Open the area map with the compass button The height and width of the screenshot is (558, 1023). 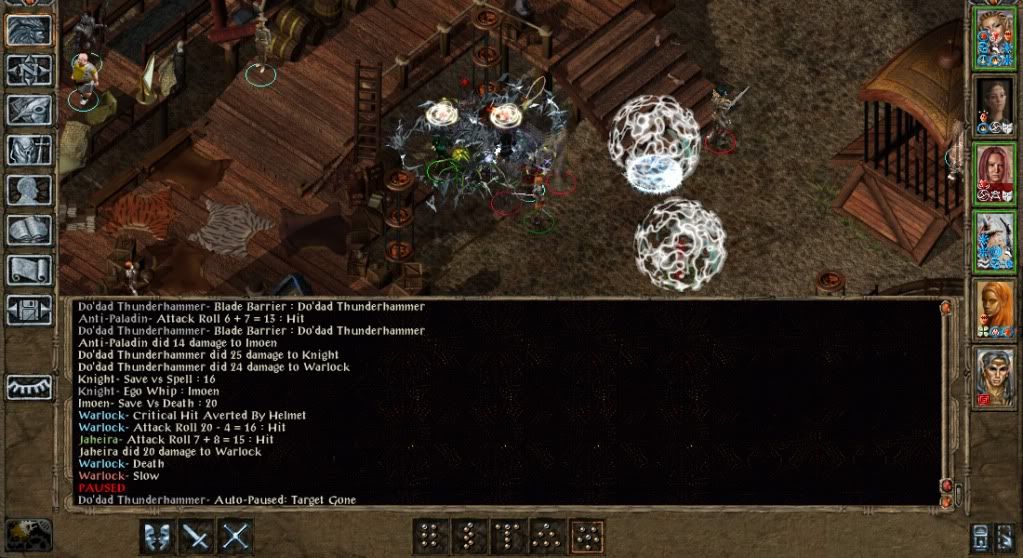point(29,70)
